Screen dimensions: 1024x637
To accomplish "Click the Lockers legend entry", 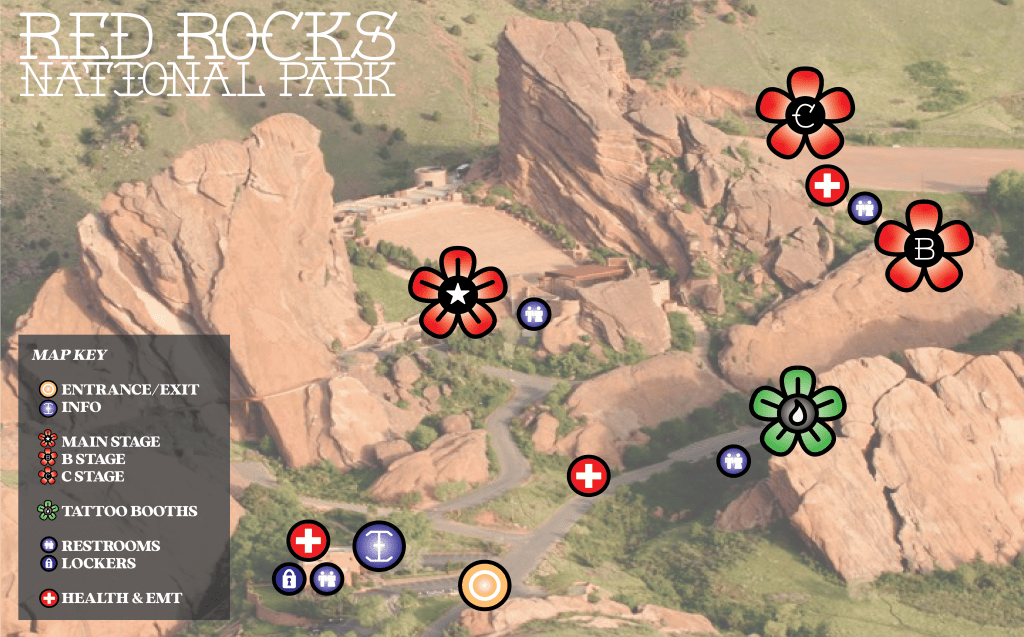I will (98, 563).
